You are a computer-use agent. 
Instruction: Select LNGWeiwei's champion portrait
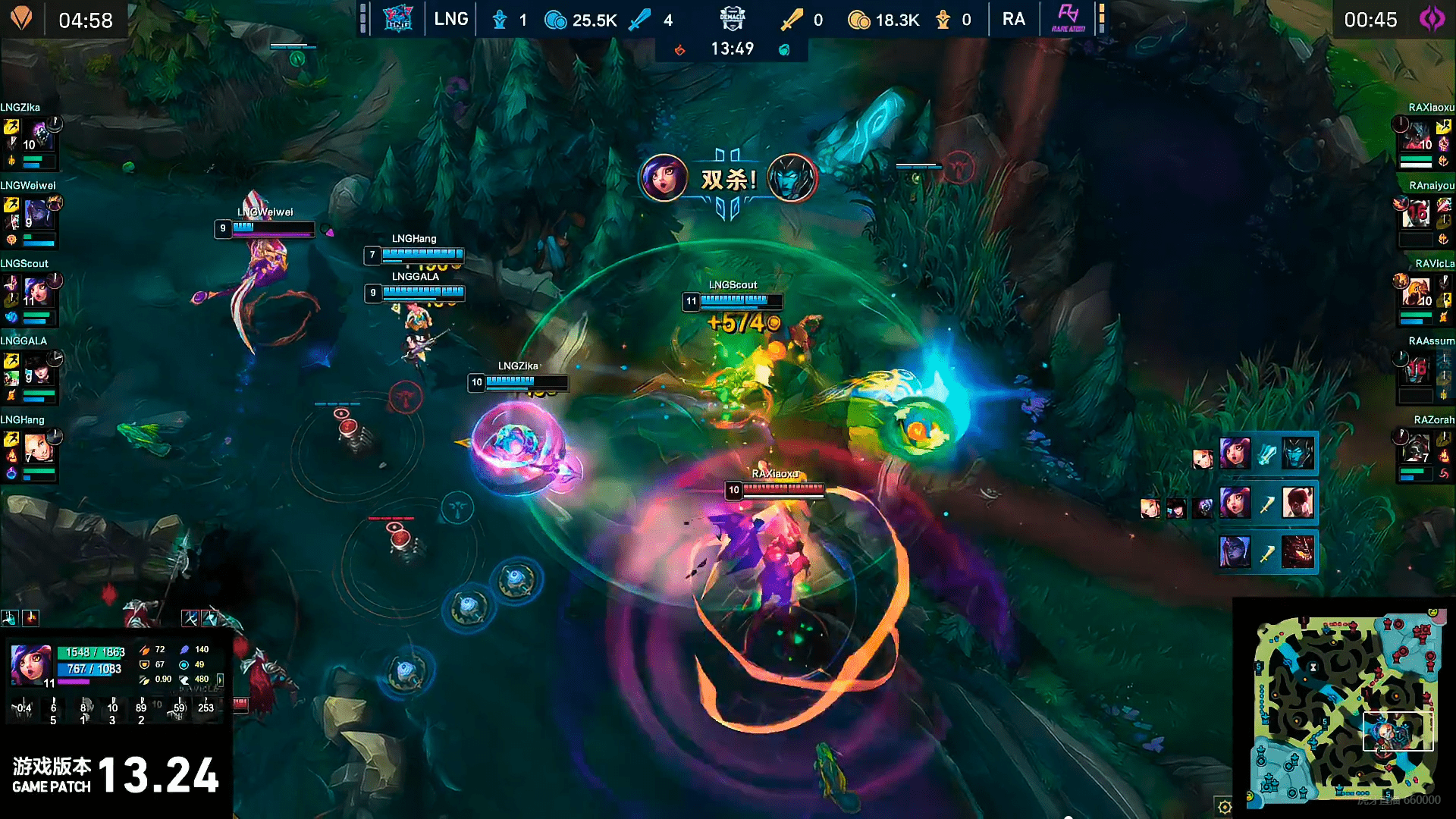coord(38,215)
